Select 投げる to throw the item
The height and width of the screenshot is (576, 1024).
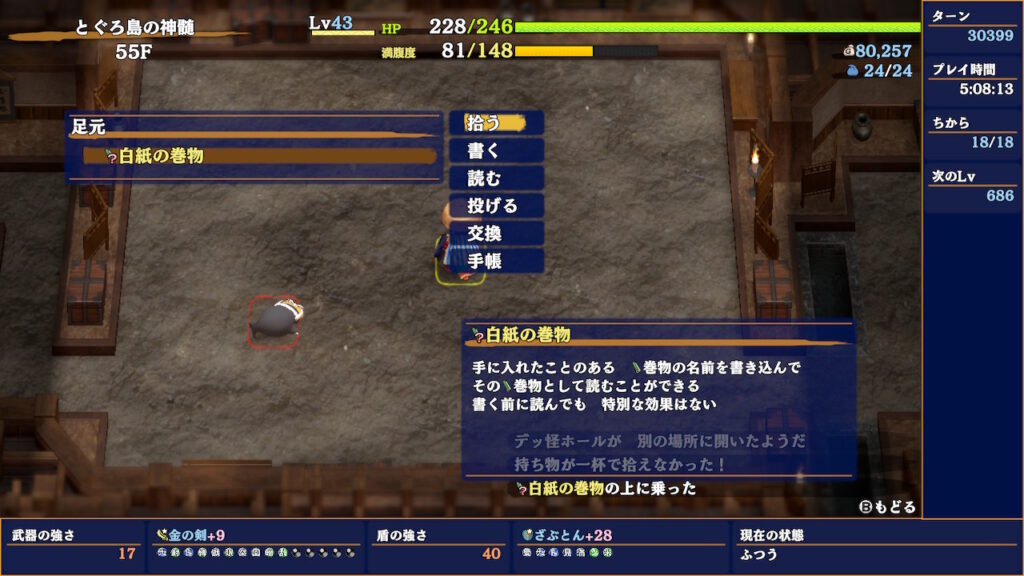pyautogui.click(x=496, y=206)
